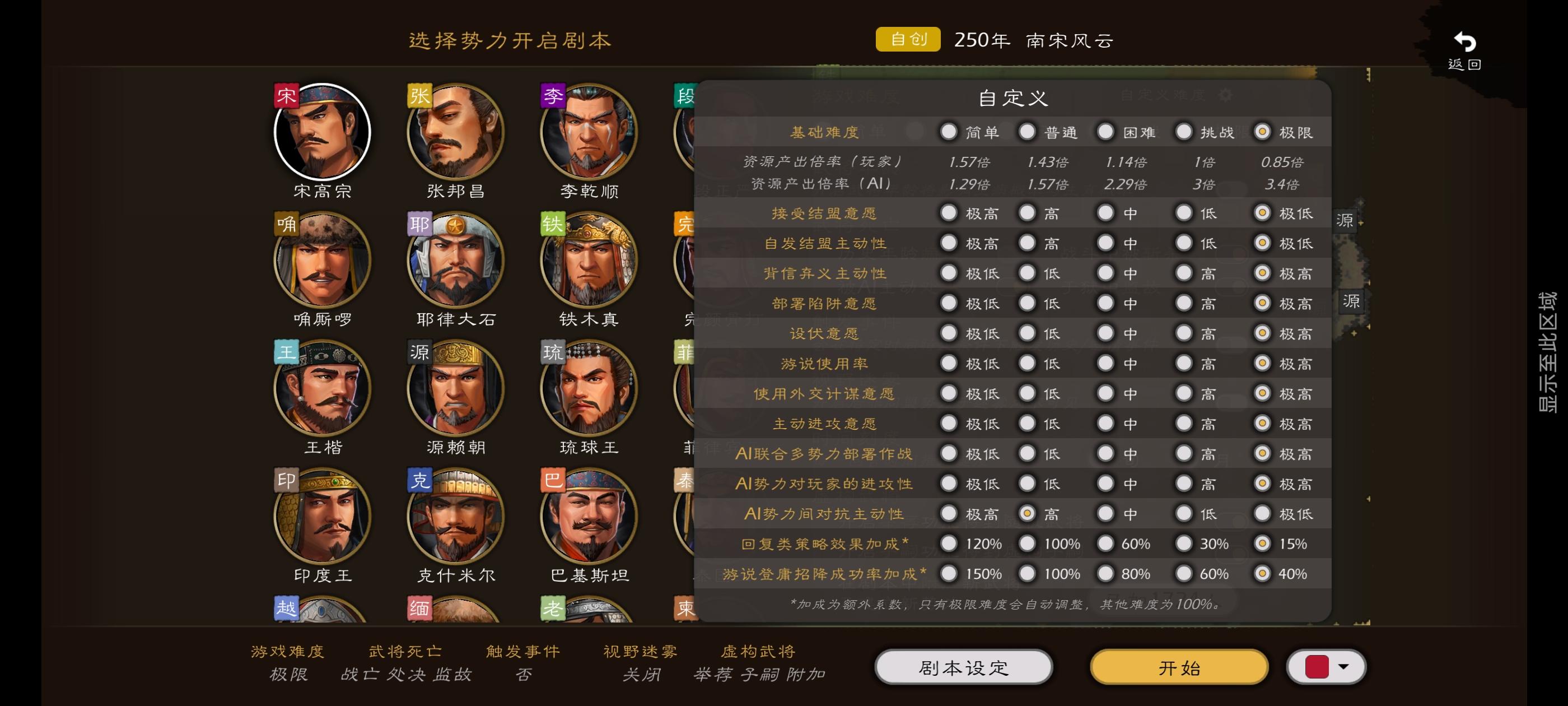
Task: Select the 耶律大石 faction portrait
Action: (456, 261)
